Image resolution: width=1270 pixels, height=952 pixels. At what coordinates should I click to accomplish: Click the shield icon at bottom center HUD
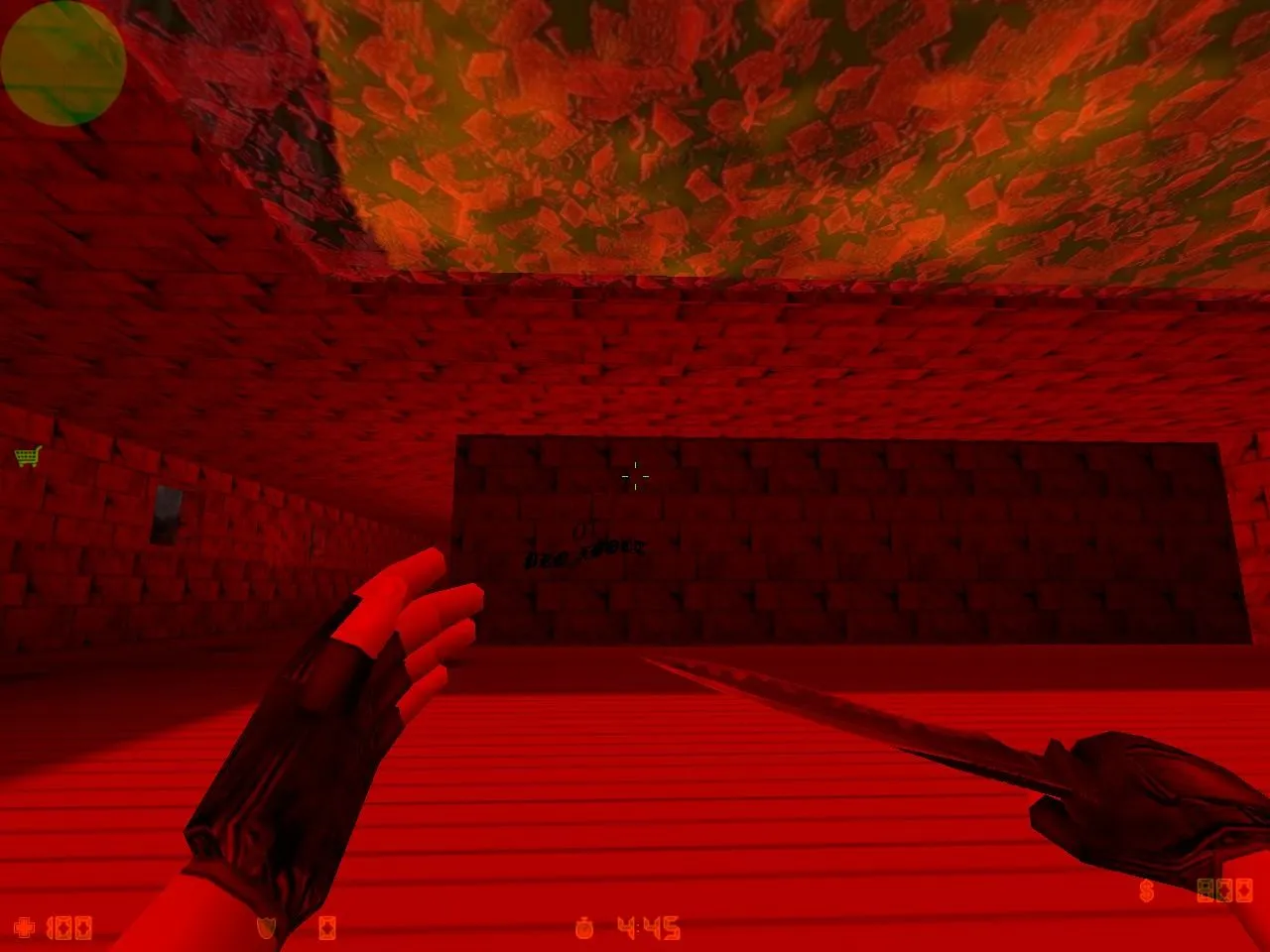click(266, 927)
